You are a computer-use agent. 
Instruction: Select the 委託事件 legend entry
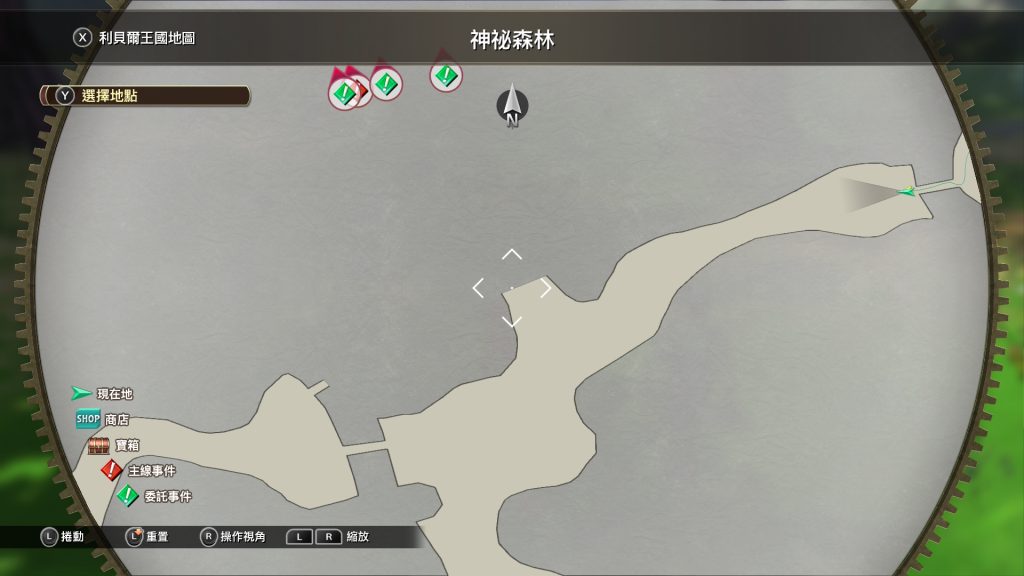(154, 496)
